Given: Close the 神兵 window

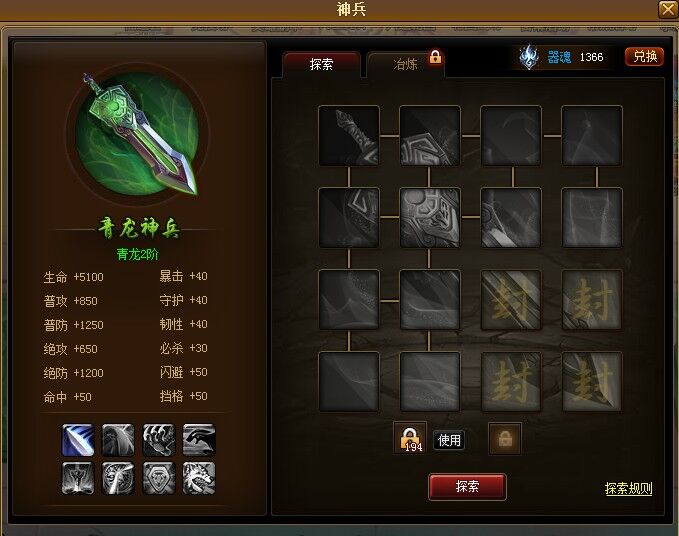Looking at the screenshot, I should tap(667, 9).
